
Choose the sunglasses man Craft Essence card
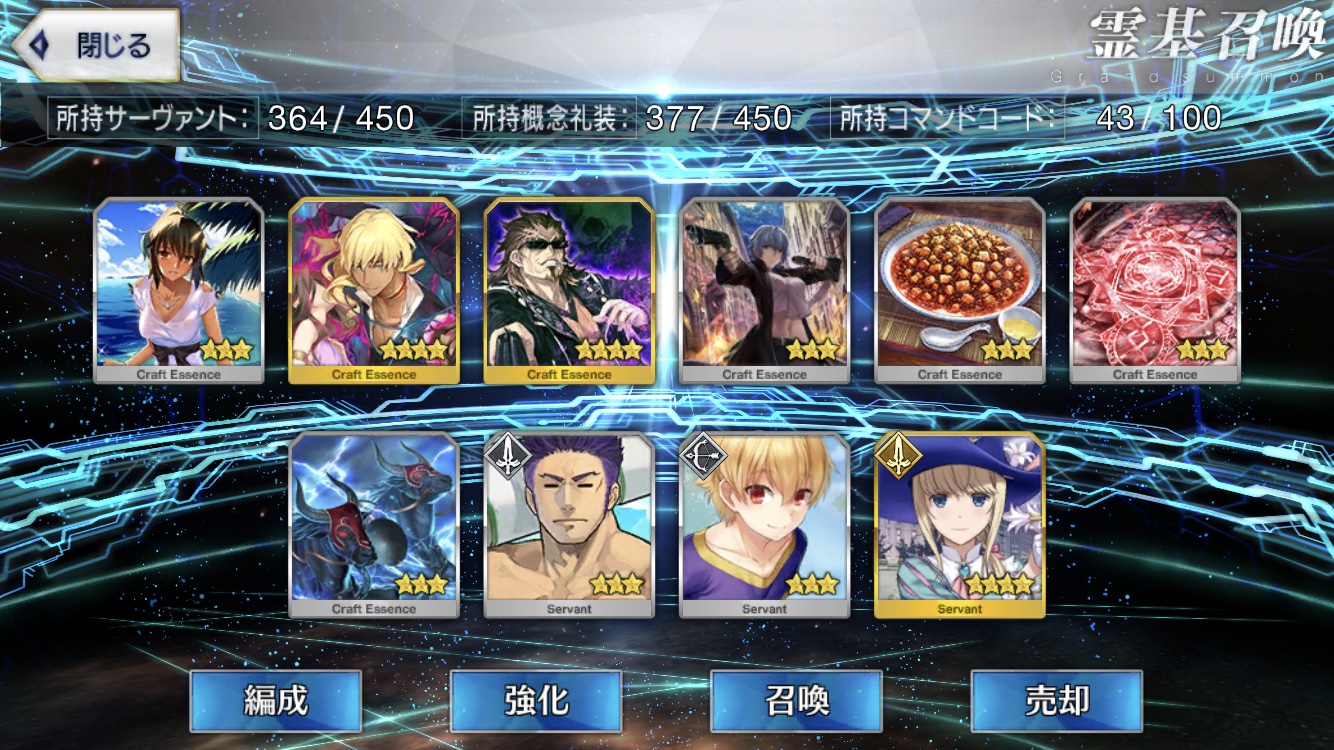[x=569, y=289]
